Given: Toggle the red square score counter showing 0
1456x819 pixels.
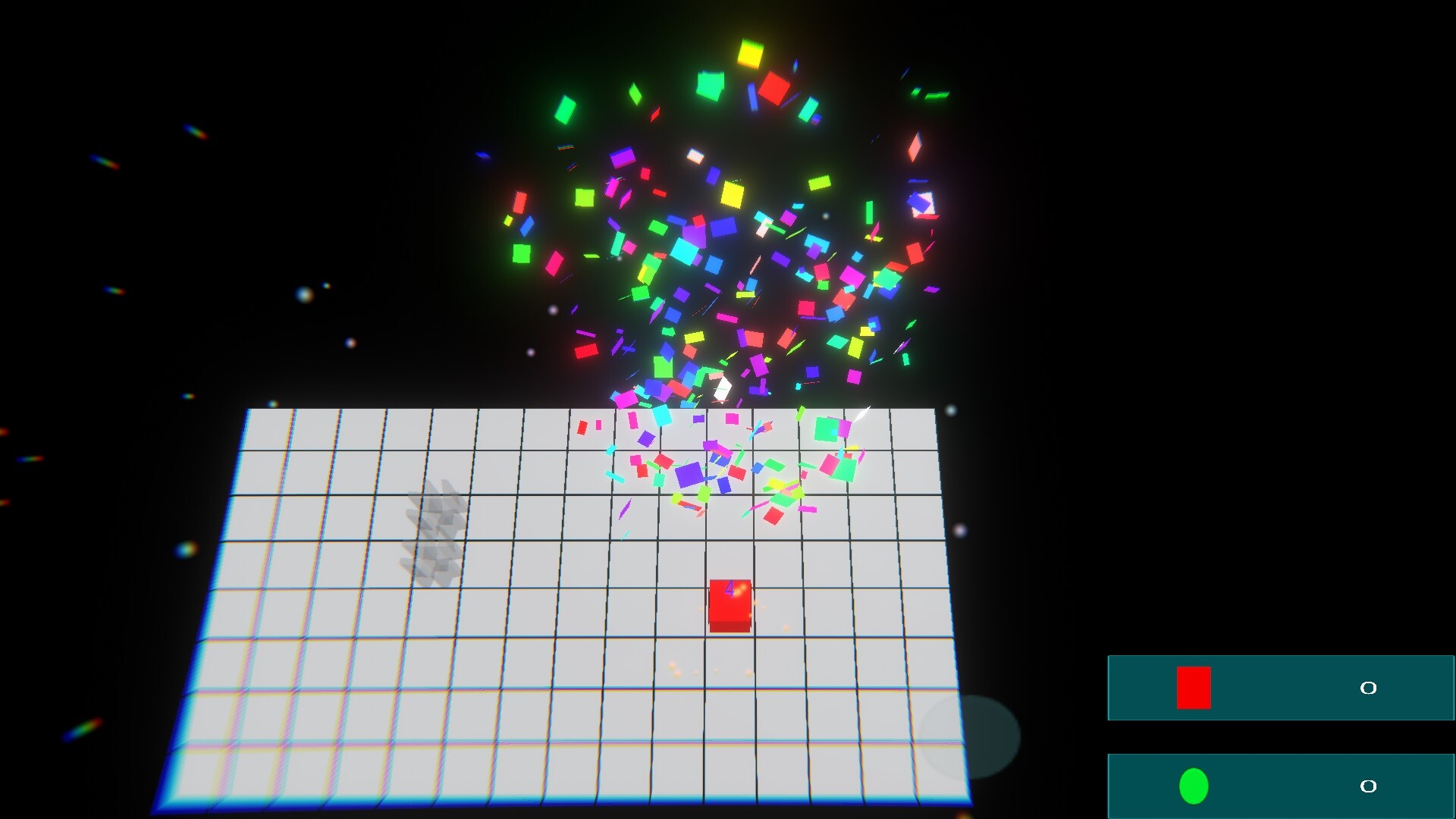Looking at the screenshot, I should pyautogui.click(x=1368, y=688).
